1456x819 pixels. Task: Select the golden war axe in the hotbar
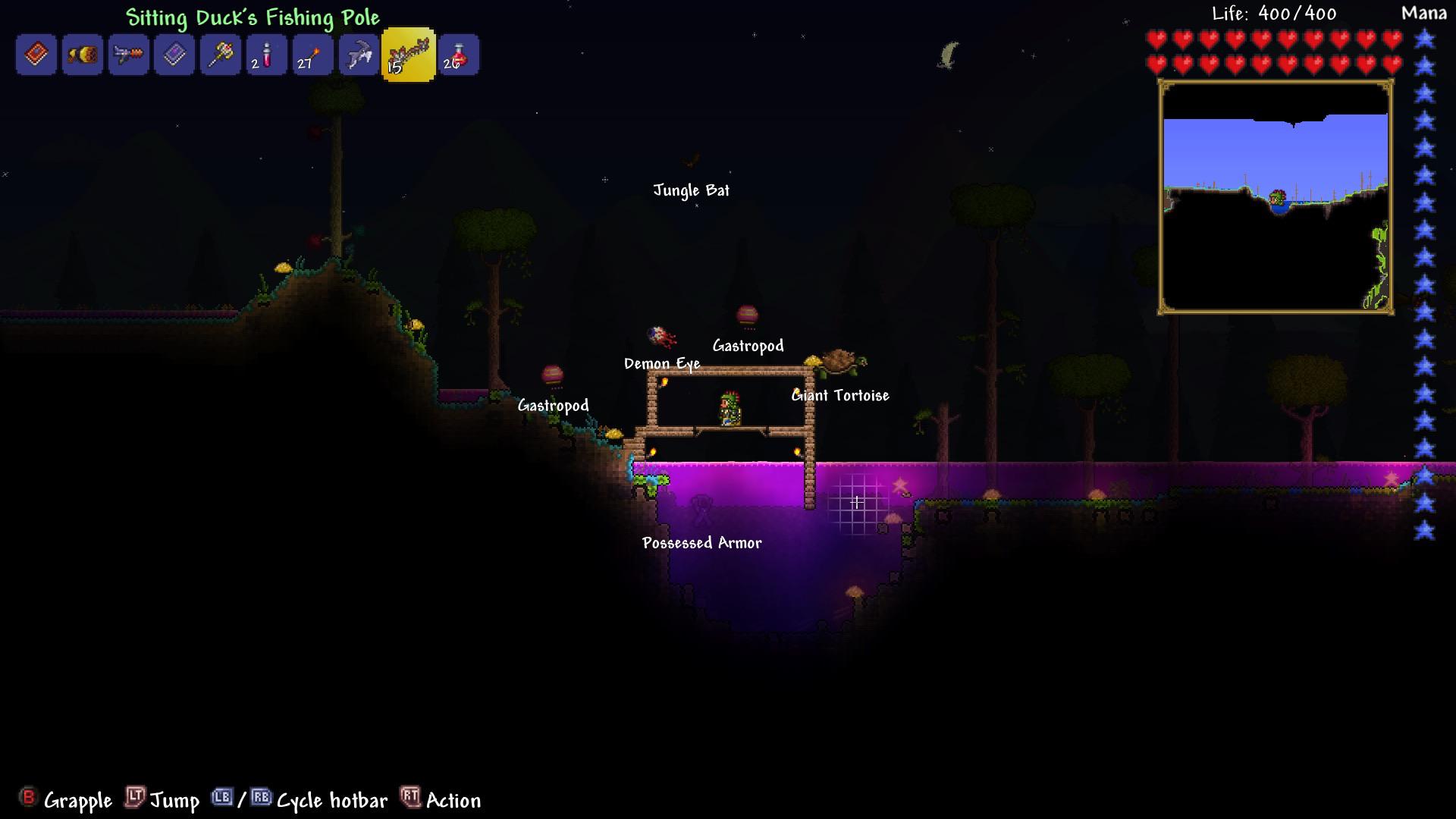[x=220, y=54]
